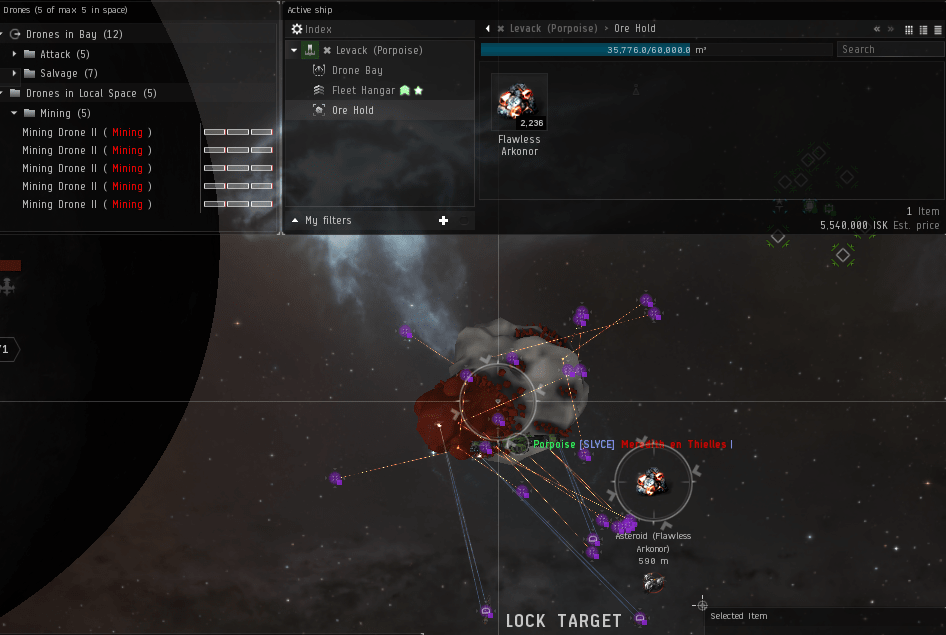This screenshot has height=635, width=946.
Task: Expand the Attack (5) drone folder
Action: 15,55
